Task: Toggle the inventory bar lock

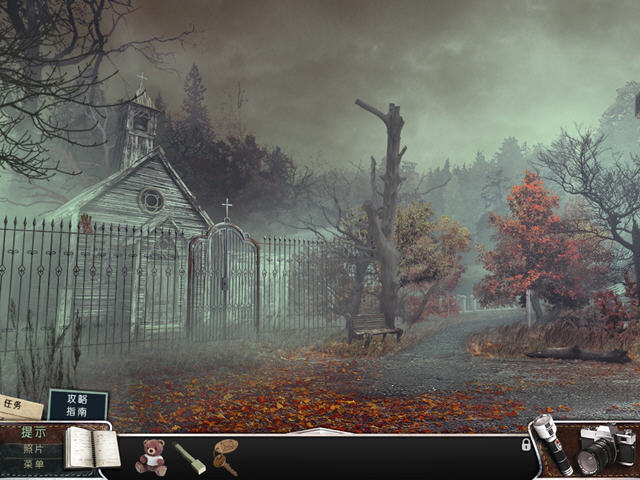Action: [x=526, y=444]
